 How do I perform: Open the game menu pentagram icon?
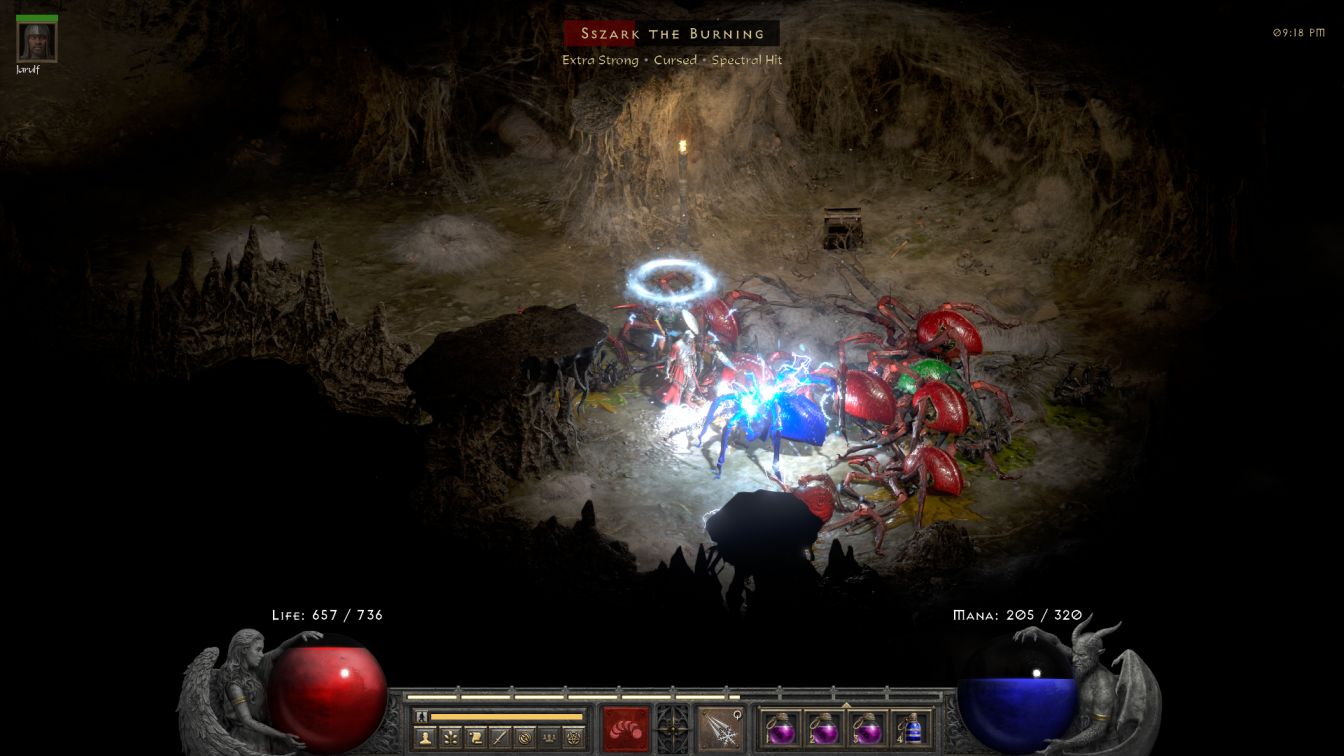pos(573,738)
